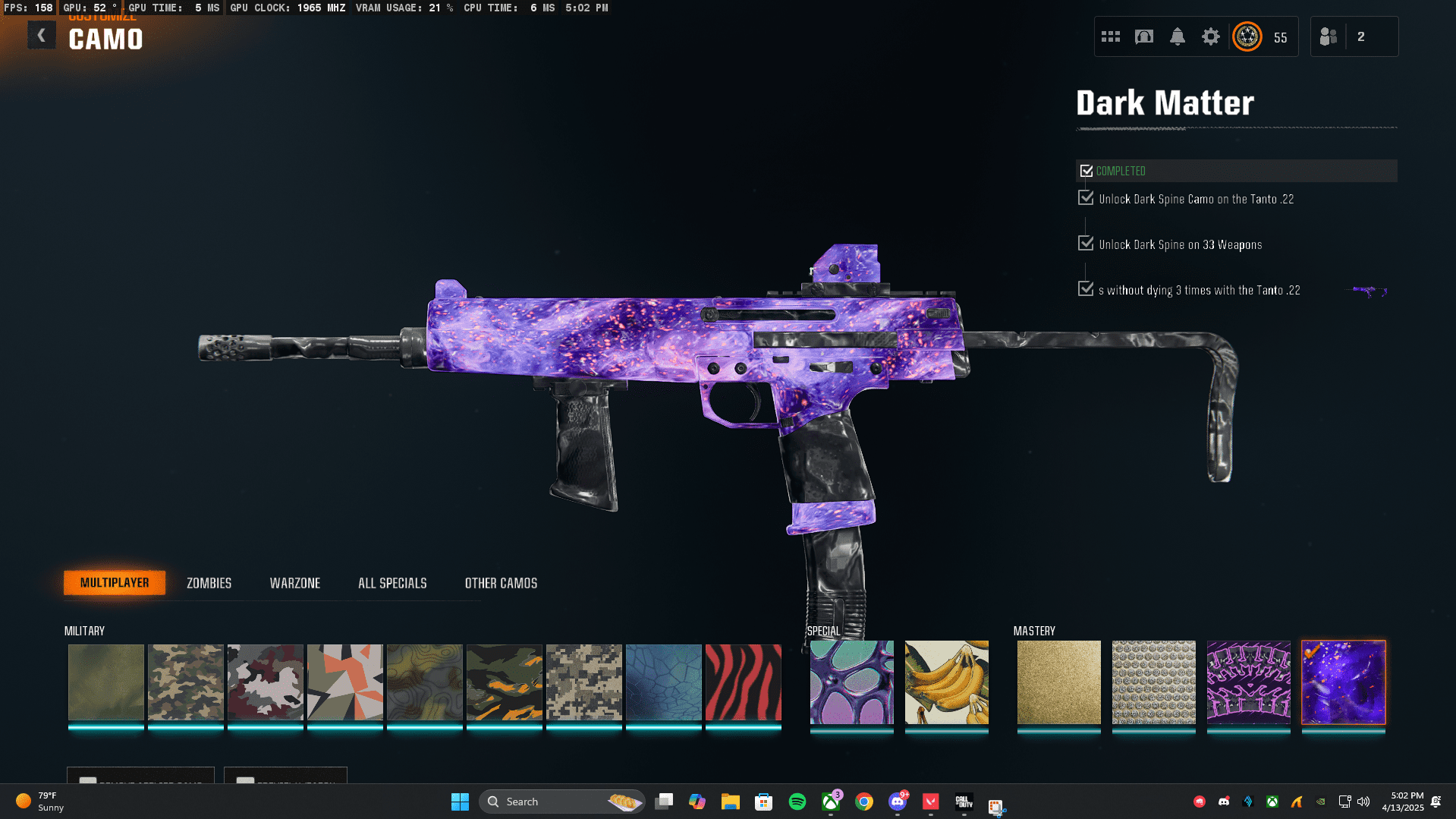Select the red tiger stripe camo
This screenshot has width=1456, height=819.
tap(743, 682)
